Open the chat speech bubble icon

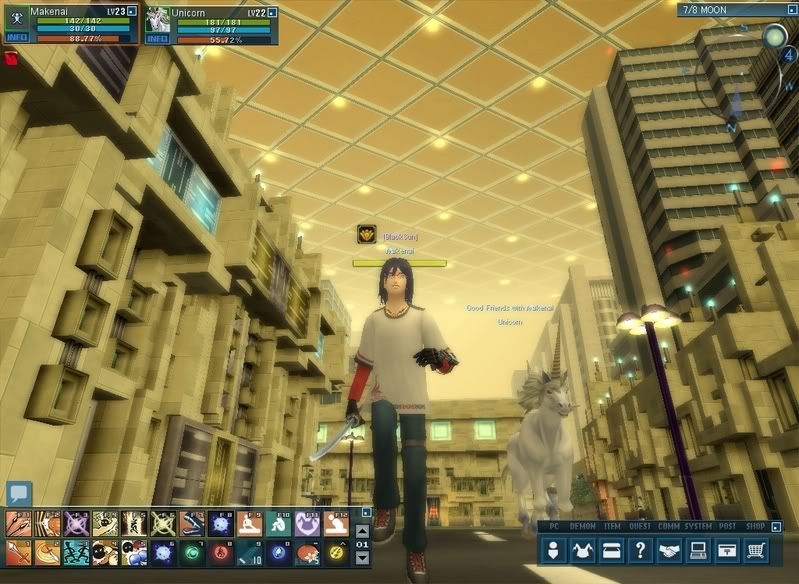point(19,493)
